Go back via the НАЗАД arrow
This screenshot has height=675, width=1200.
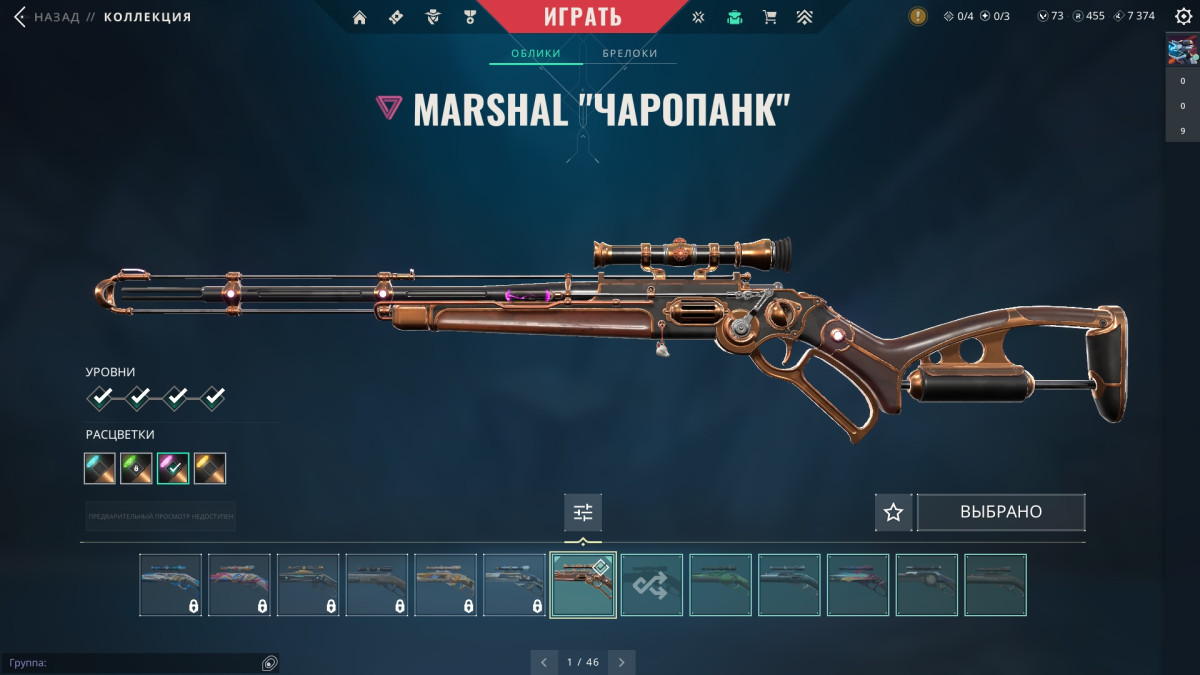(20, 17)
